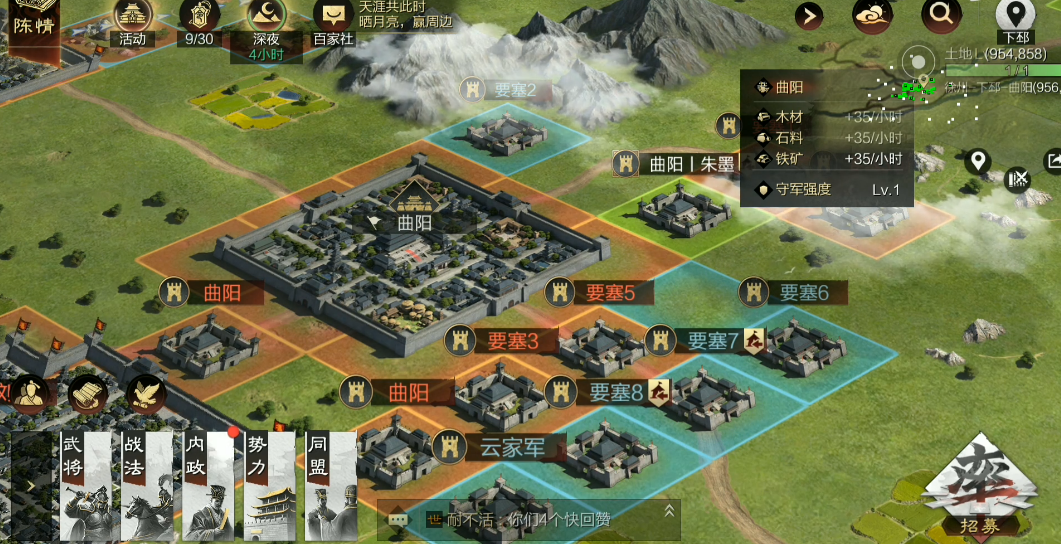Open the 内政 internal affairs menu
Screen dimensions: 1061x544
pos(208,487)
